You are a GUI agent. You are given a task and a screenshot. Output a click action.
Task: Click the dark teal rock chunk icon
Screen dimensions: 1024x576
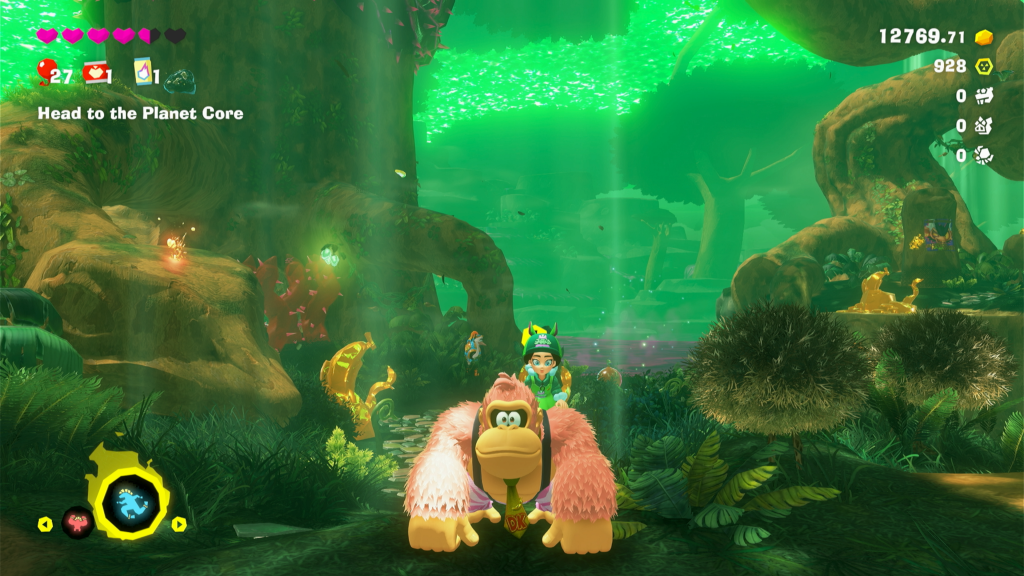180,78
